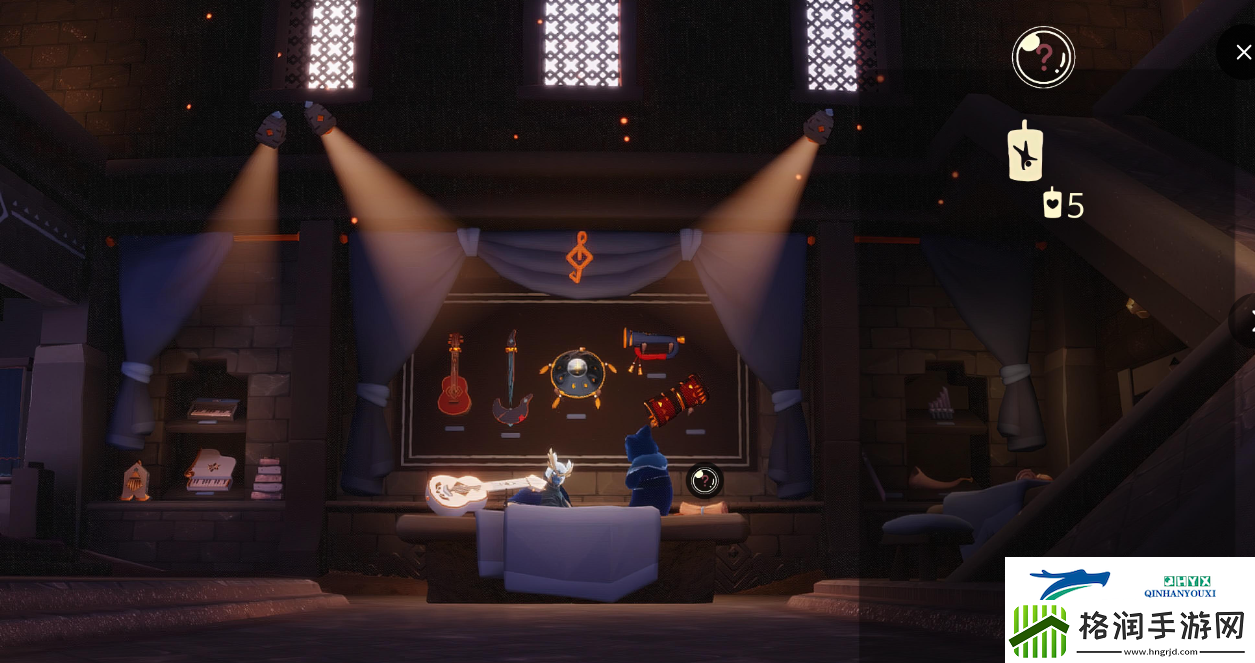This screenshot has height=663, width=1255.
Task: Click the large candle icon with figure
Action: pos(1025,153)
